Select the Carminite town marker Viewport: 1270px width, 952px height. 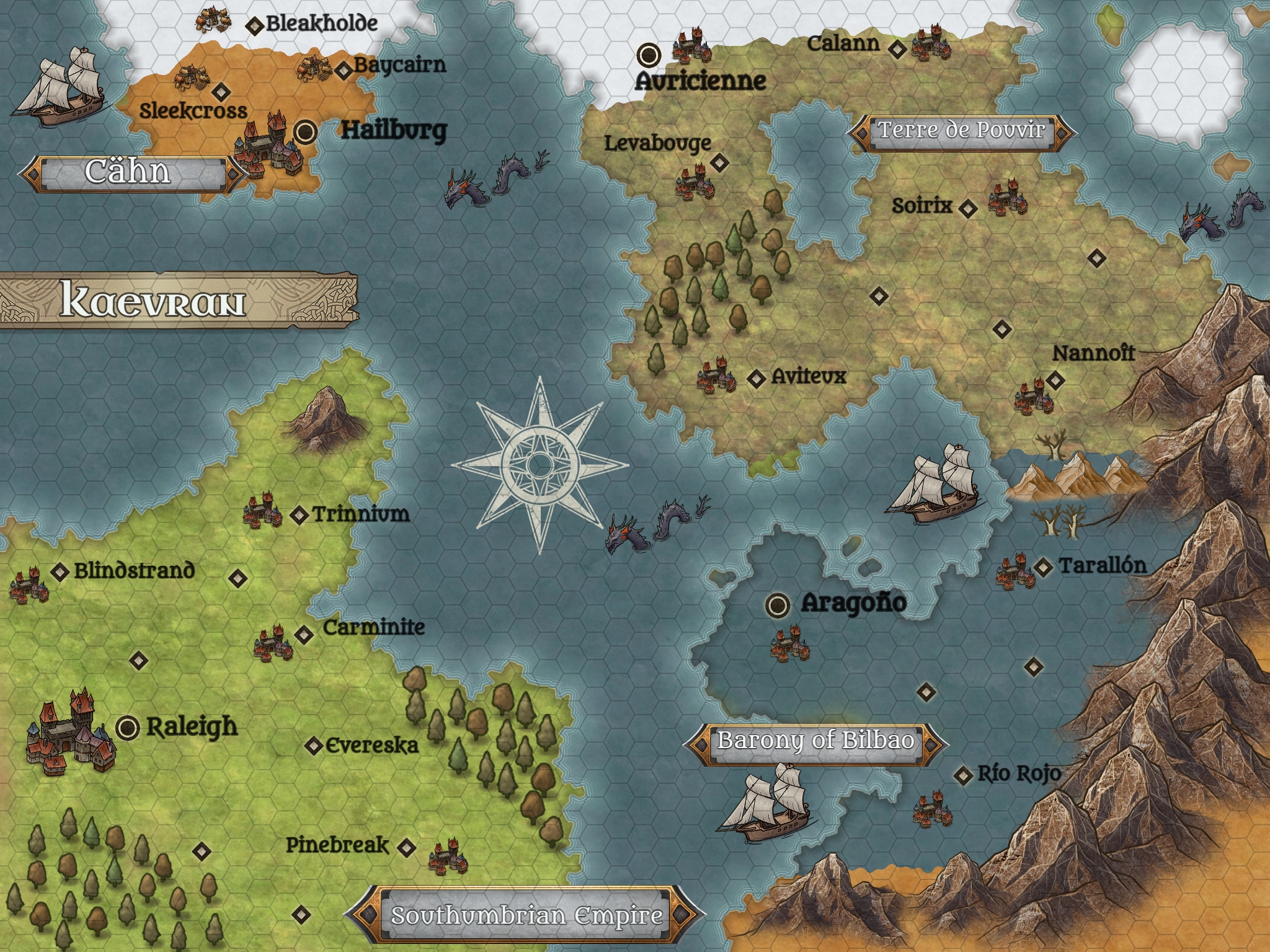(x=304, y=635)
